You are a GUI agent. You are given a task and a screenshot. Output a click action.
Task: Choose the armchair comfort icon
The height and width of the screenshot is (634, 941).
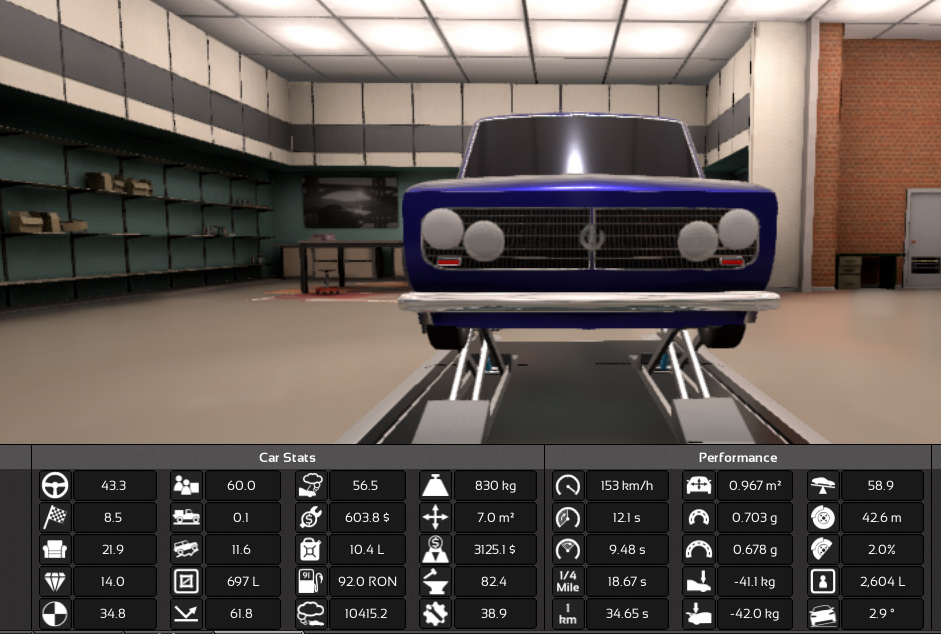[x=55, y=550]
